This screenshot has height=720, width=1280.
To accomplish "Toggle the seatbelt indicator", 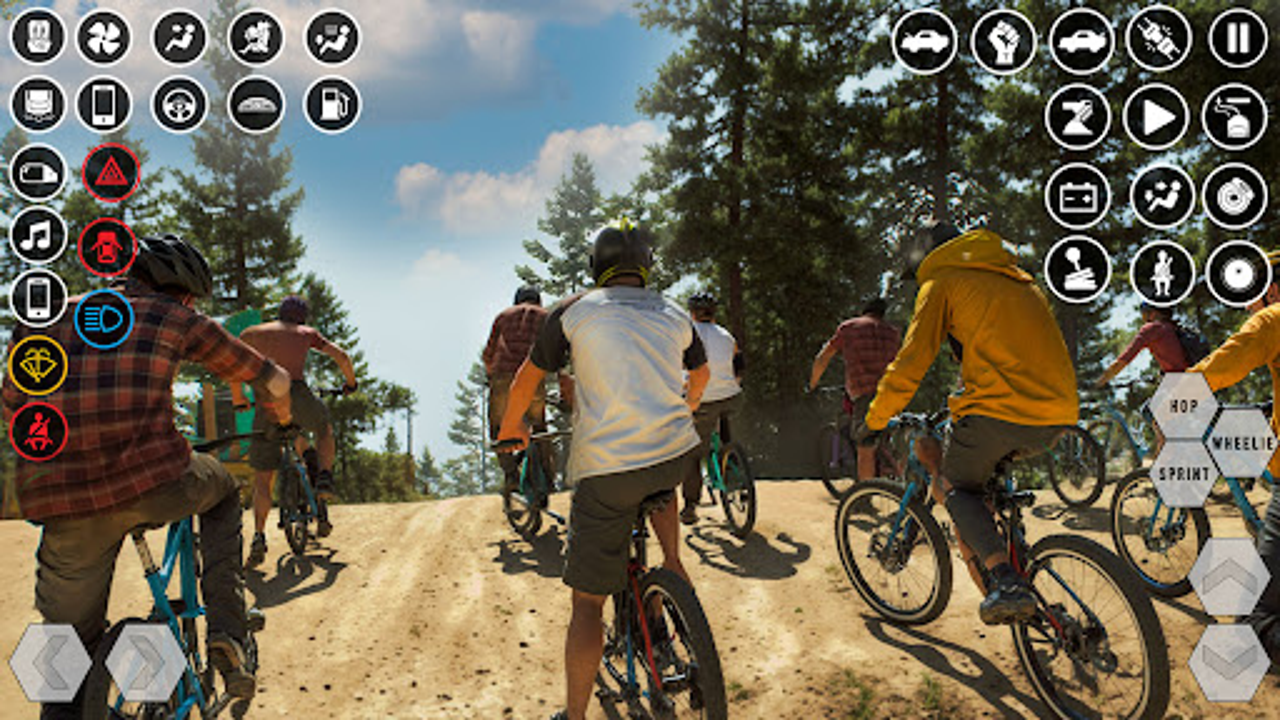I will click(38, 432).
